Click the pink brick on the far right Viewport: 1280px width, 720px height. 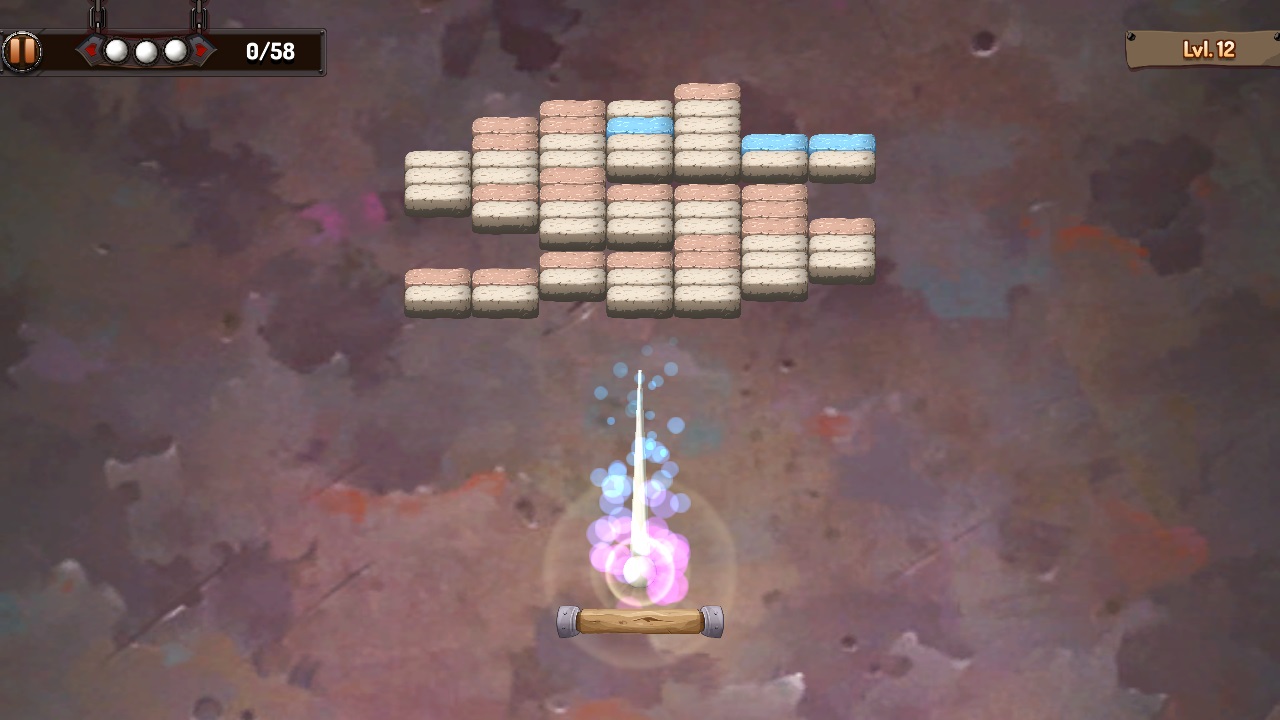point(843,225)
